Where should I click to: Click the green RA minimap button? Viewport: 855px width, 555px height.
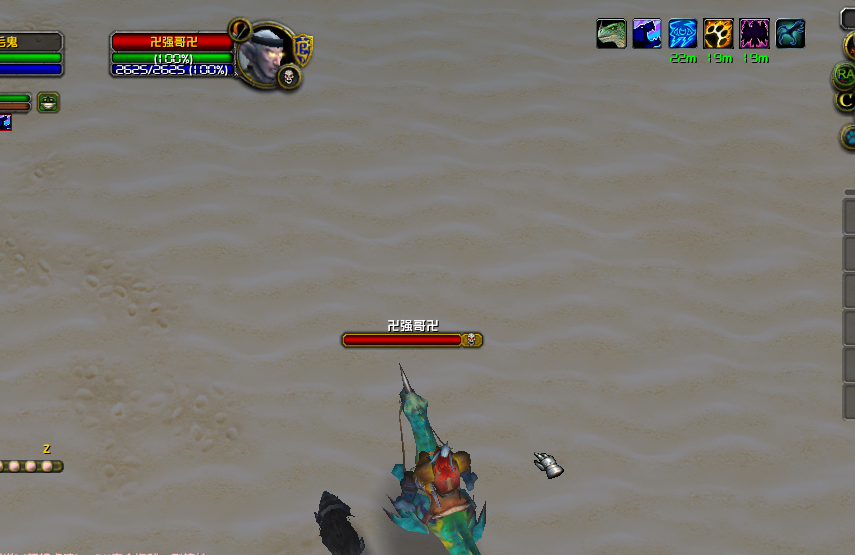[846, 74]
